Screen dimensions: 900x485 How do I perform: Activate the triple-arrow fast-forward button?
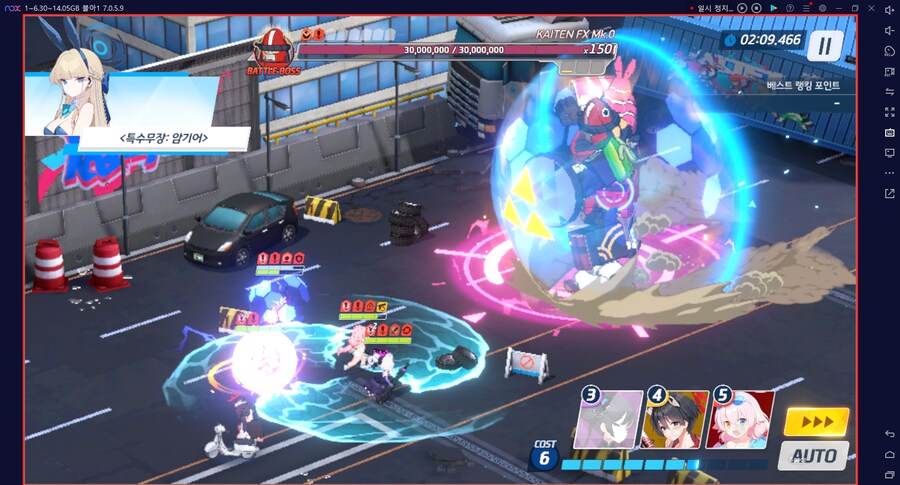pos(816,422)
